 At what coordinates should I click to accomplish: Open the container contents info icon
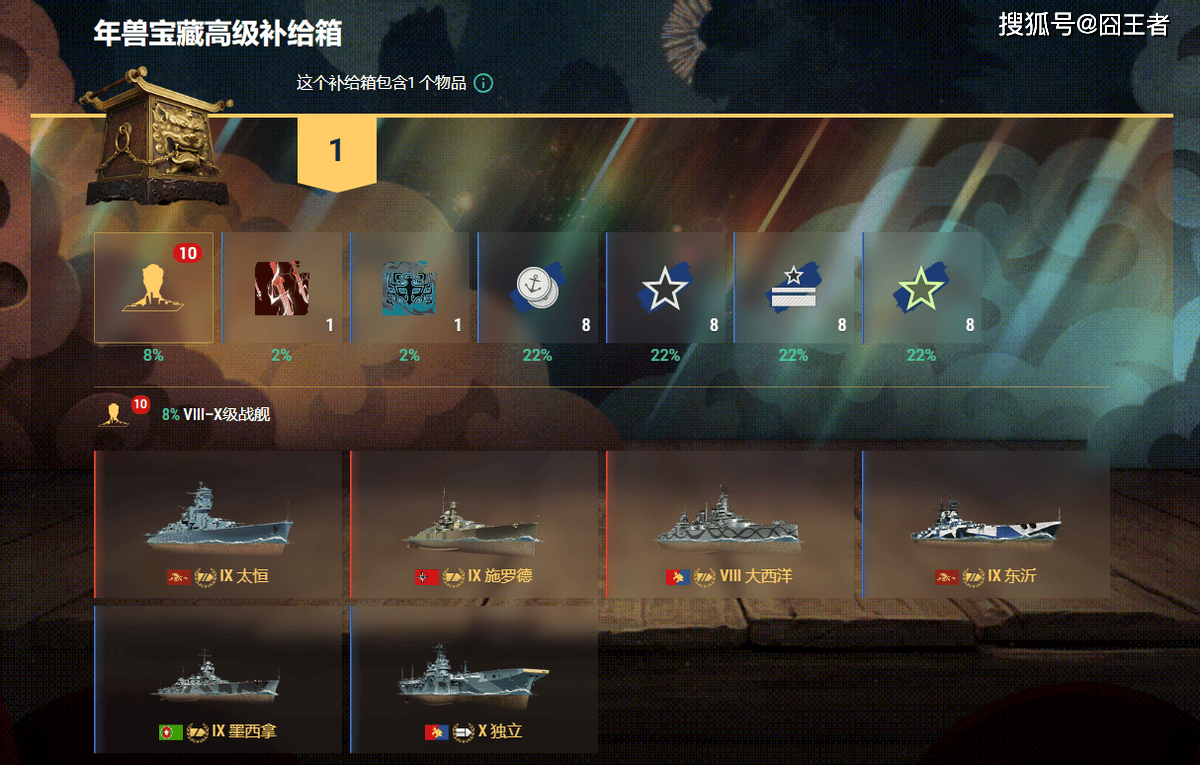(483, 83)
